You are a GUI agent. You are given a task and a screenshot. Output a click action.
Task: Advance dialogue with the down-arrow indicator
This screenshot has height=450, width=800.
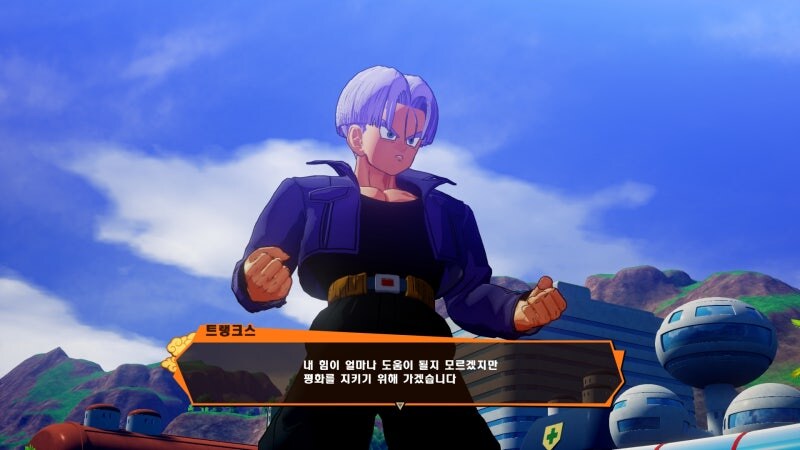click(400, 406)
